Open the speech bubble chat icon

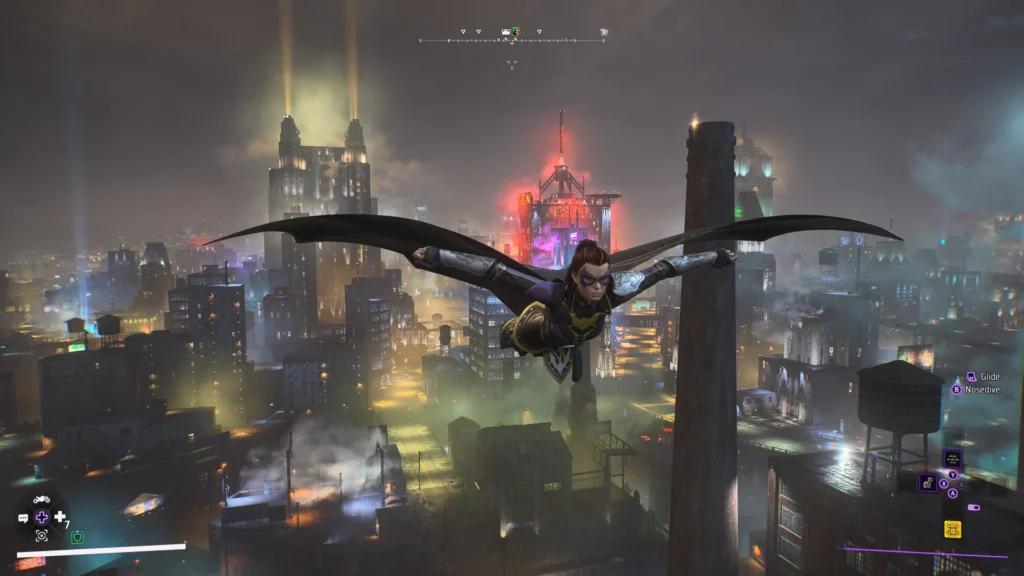(x=23, y=518)
